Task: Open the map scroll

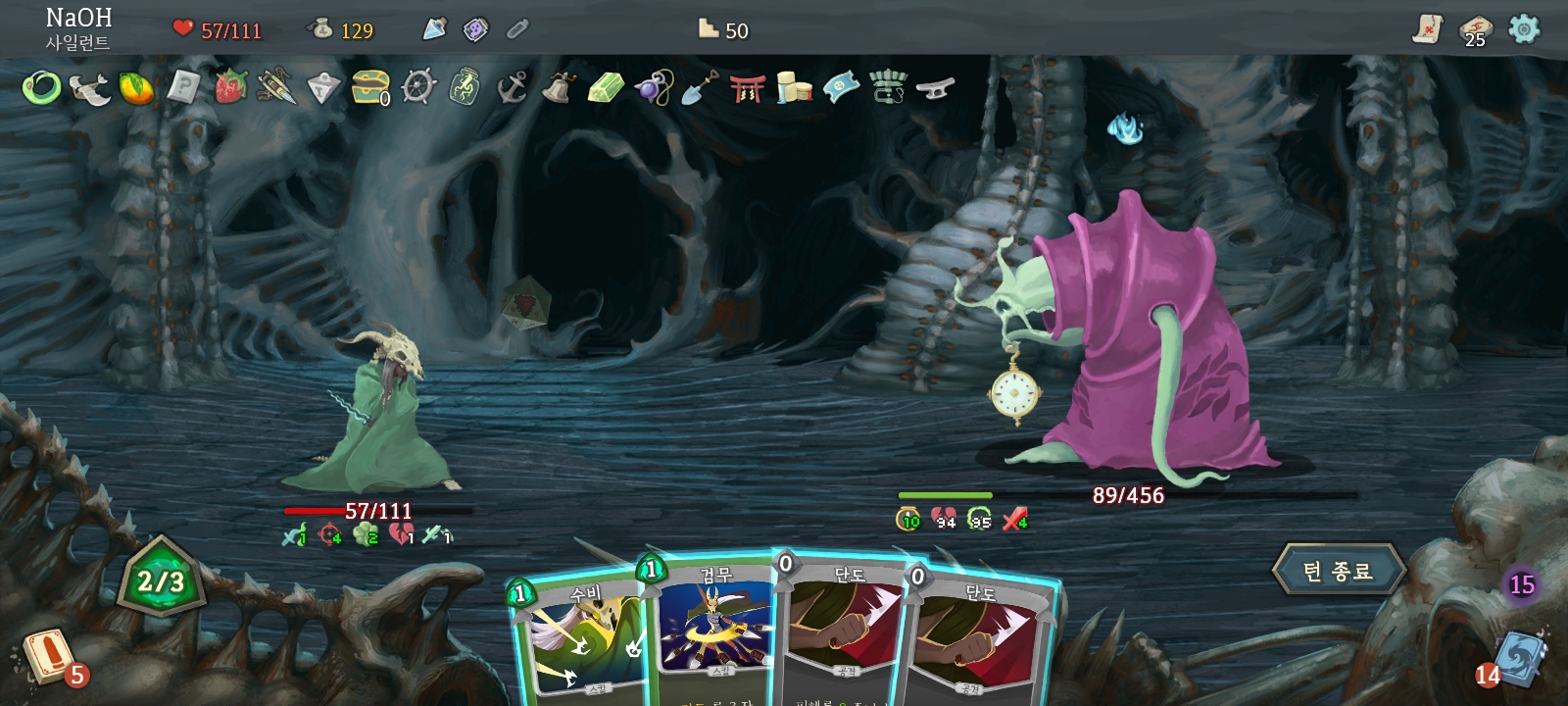Action: 1428,29
